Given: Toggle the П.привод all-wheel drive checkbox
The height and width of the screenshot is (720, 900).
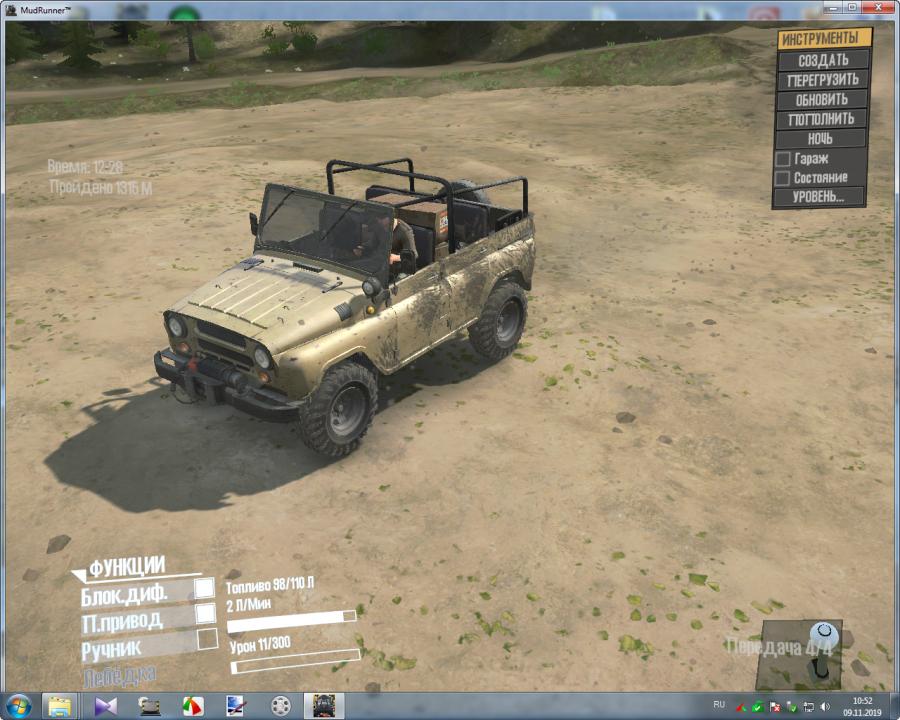Looking at the screenshot, I should pyautogui.click(x=205, y=613).
